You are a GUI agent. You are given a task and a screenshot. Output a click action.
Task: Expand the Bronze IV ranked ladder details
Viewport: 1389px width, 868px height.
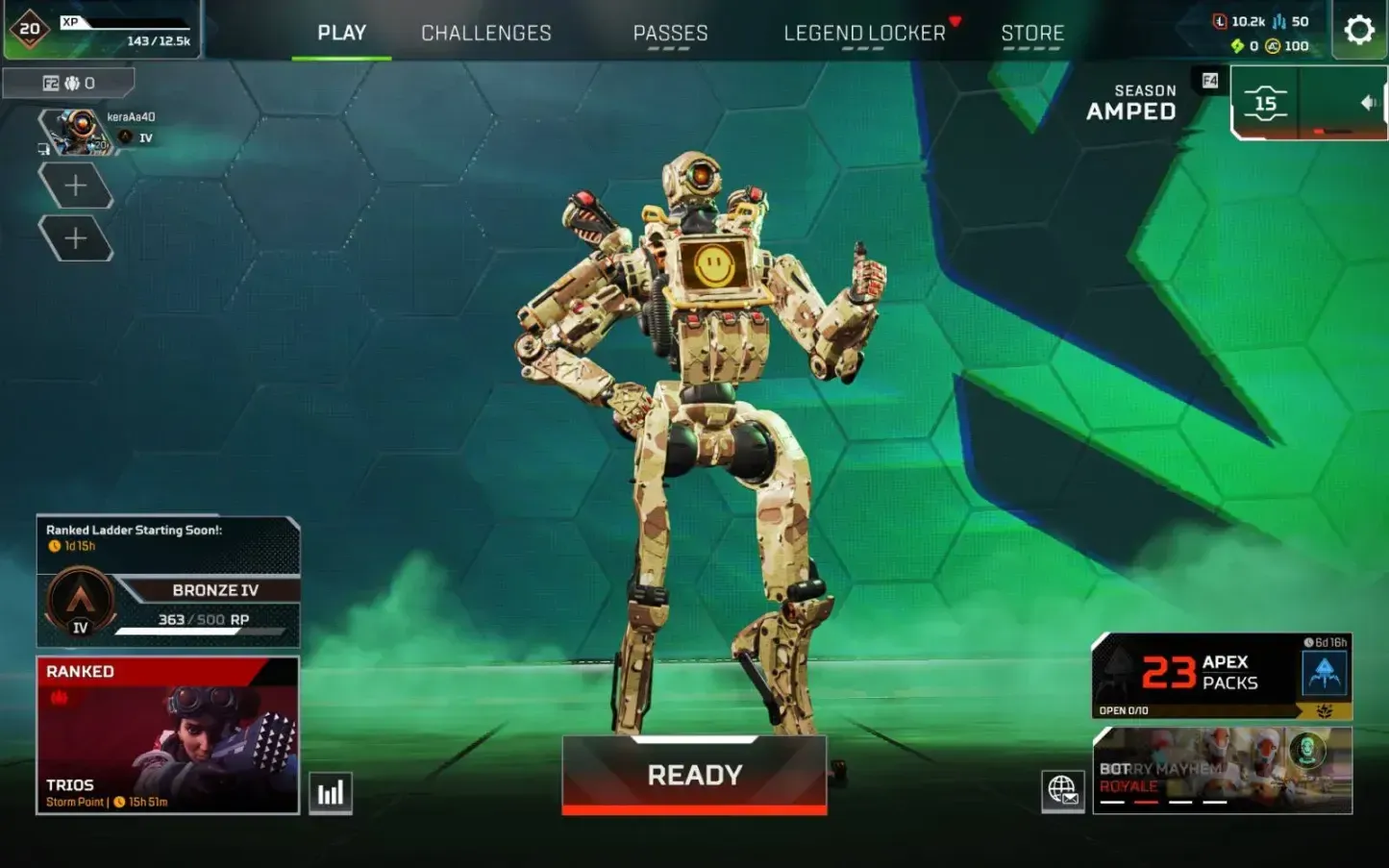pos(216,590)
